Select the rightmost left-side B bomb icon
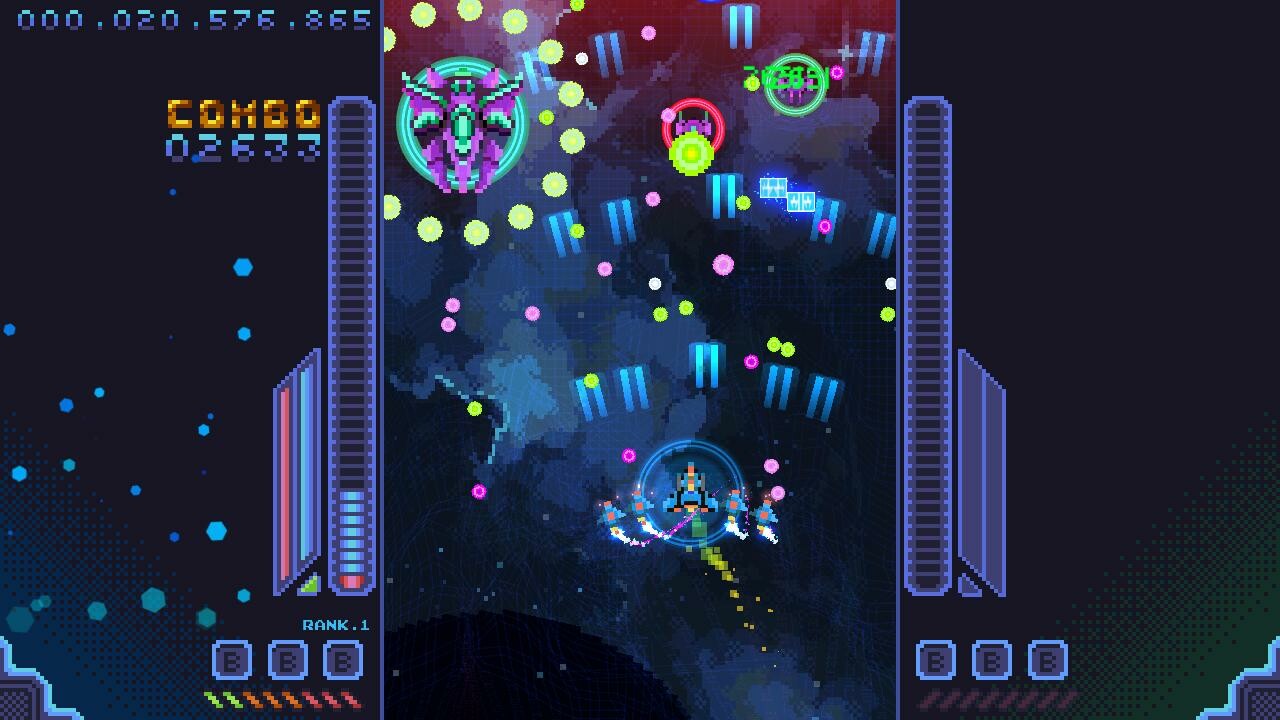 pyautogui.click(x=341, y=660)
